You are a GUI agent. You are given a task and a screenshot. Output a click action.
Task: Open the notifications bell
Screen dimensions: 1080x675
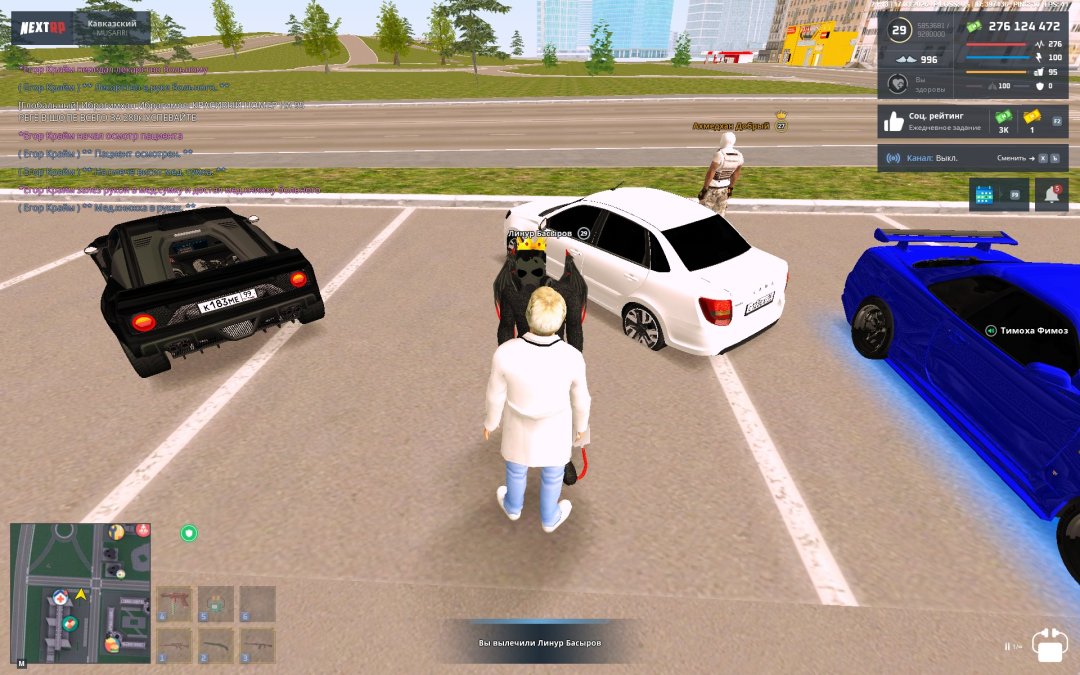tap(1050, 195)
